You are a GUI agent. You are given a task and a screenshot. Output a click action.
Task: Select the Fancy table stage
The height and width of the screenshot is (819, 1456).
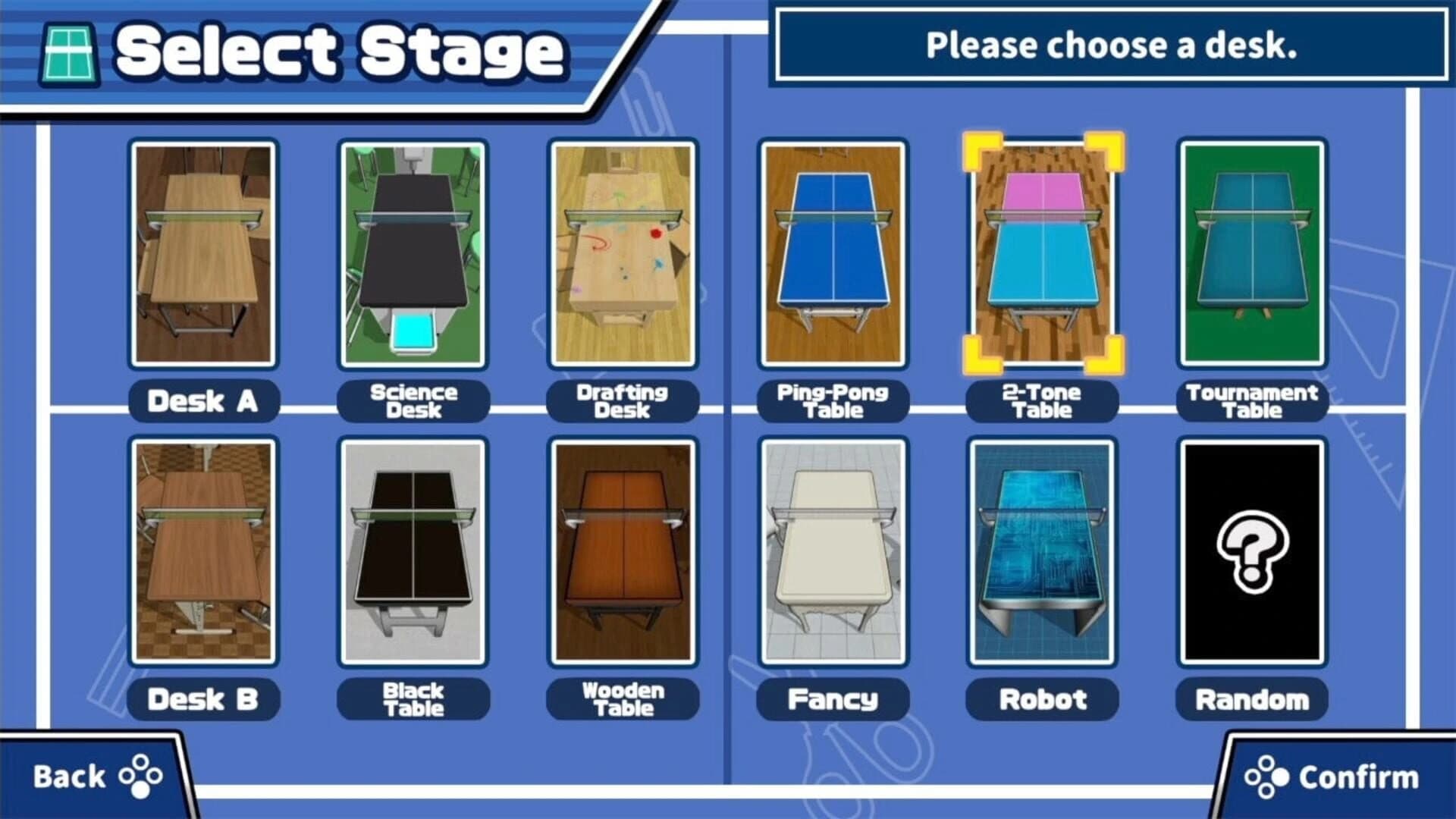[833, 554]
